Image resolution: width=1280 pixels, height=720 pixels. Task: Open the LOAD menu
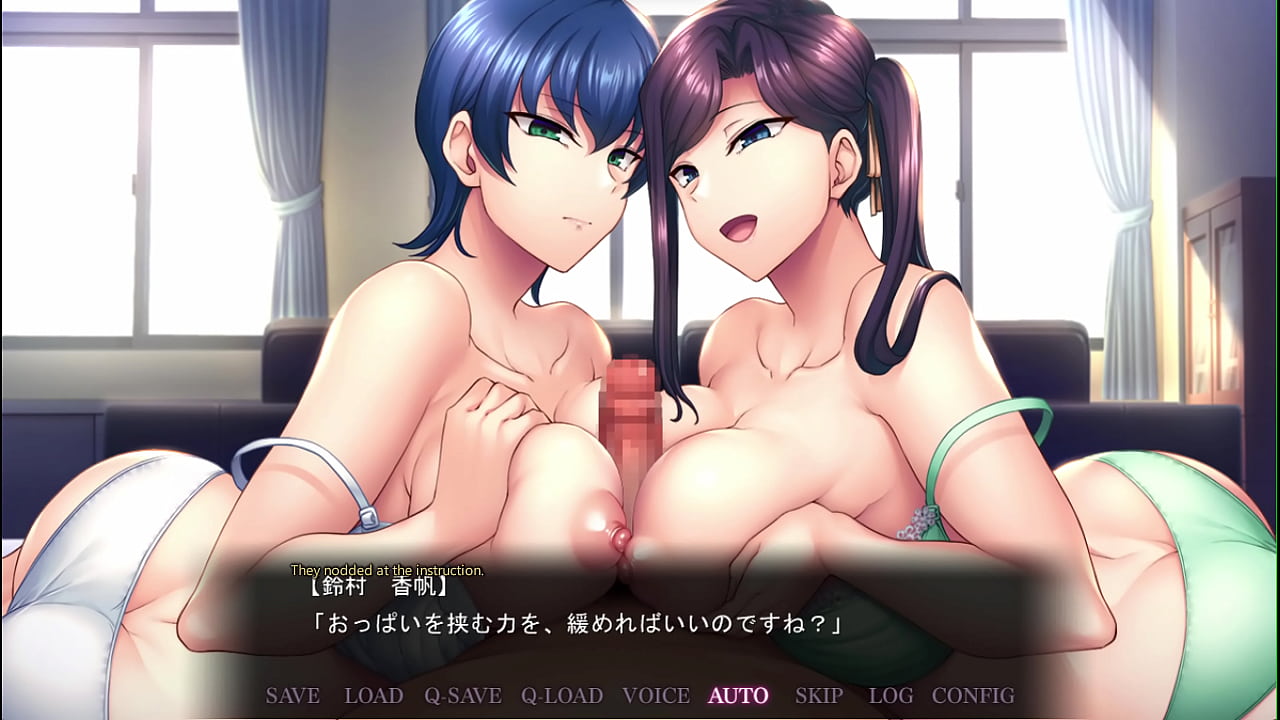point(373,696)
